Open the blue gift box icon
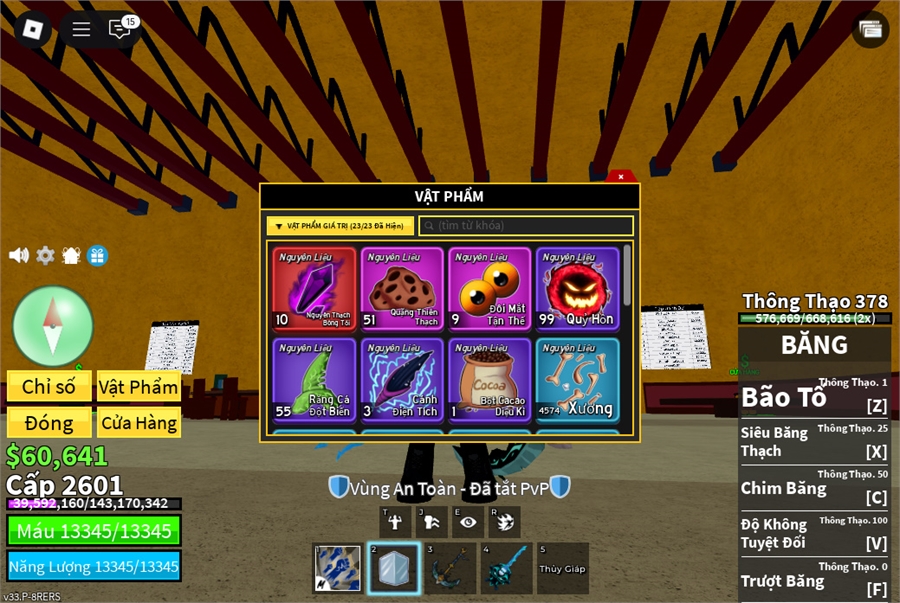The height and width of the screenshot is (603, 900). (97, 255)
